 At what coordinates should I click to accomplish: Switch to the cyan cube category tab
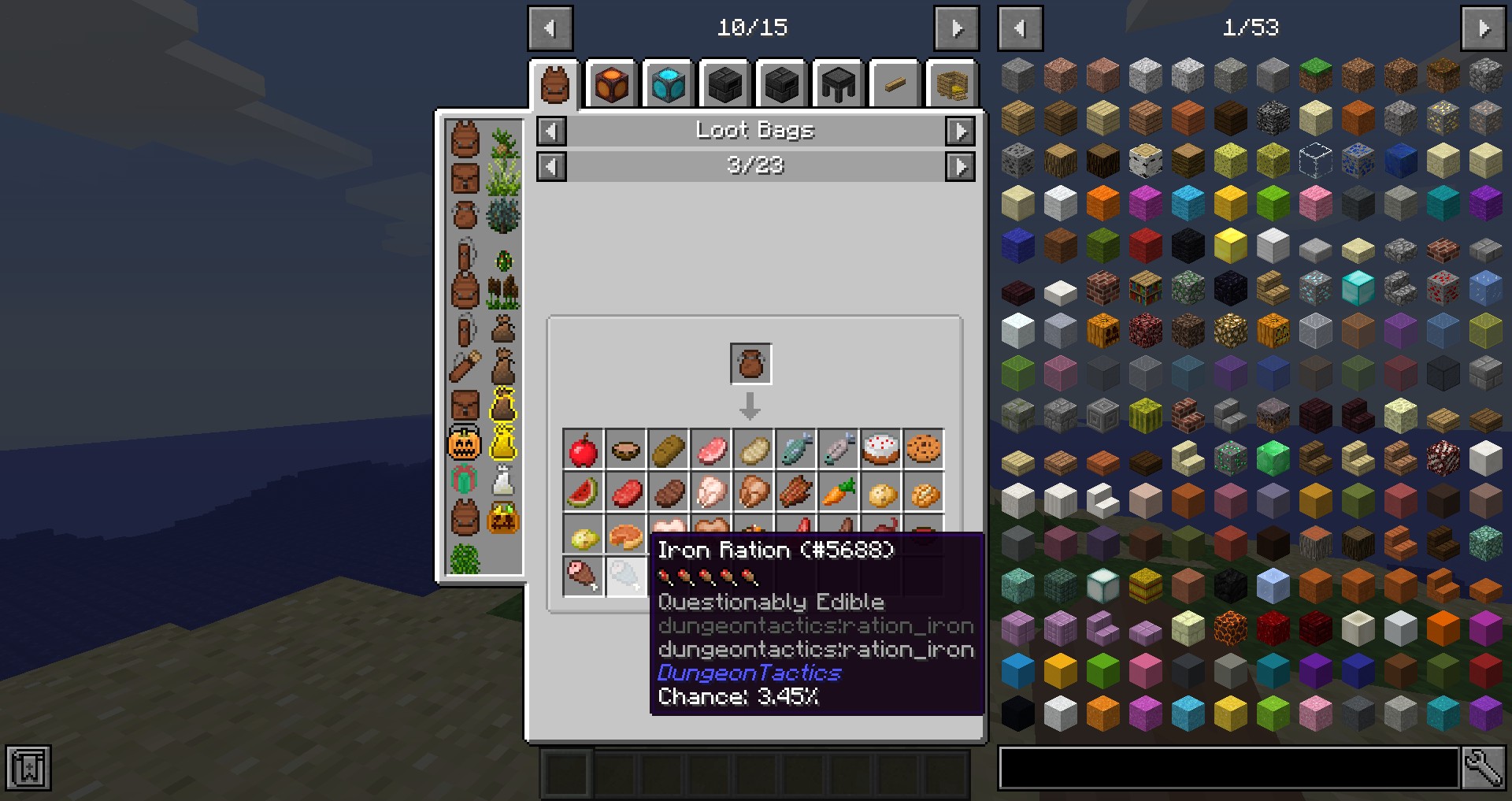click(x=669, y=84)
